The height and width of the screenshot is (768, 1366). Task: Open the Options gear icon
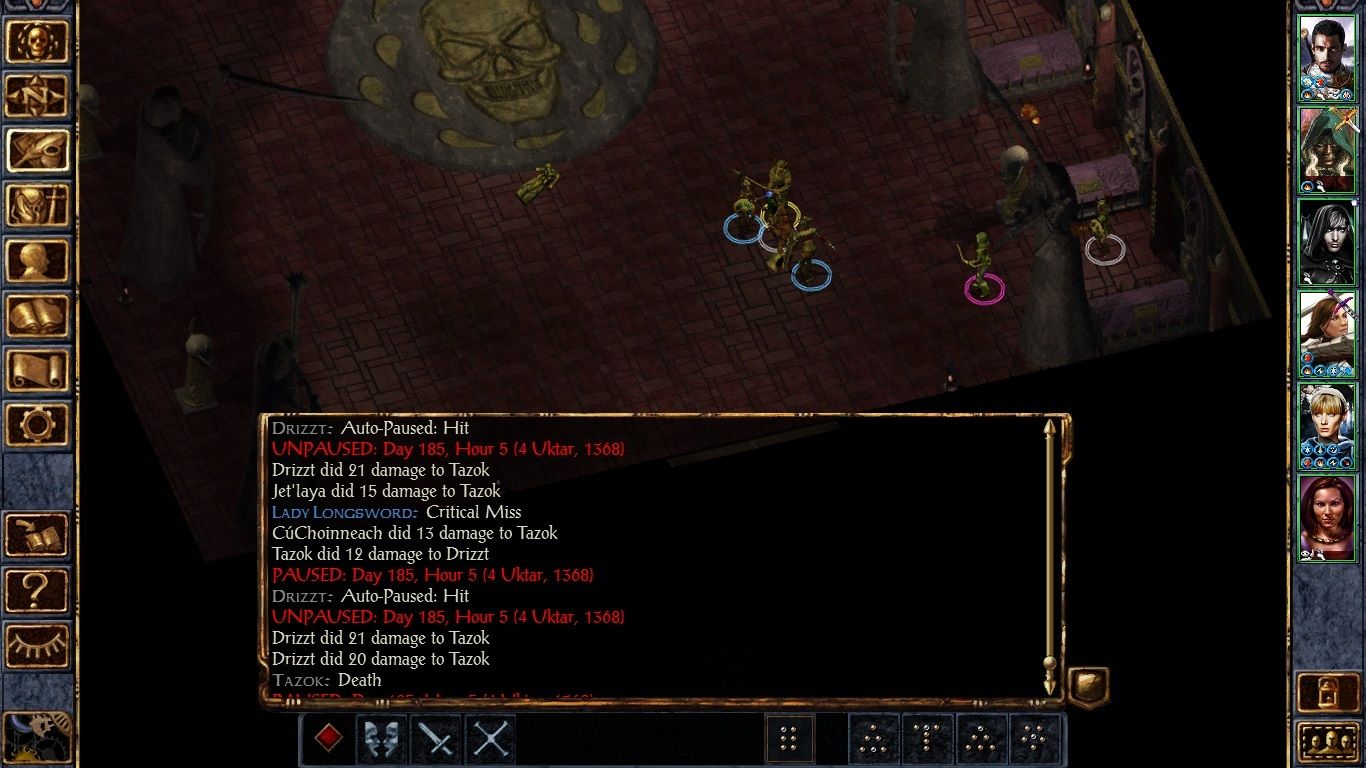click(38, 424)
